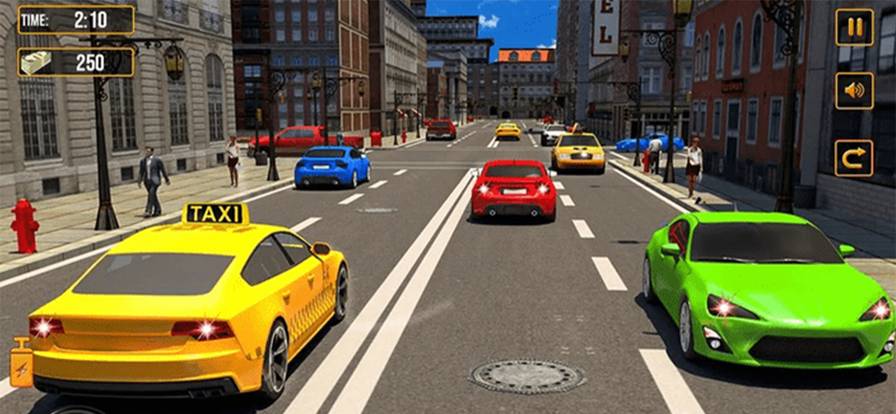Click the curved arrow reset button
Image resolution: width=896 pixels, height=414 pixels.
[x=854, y=158]
